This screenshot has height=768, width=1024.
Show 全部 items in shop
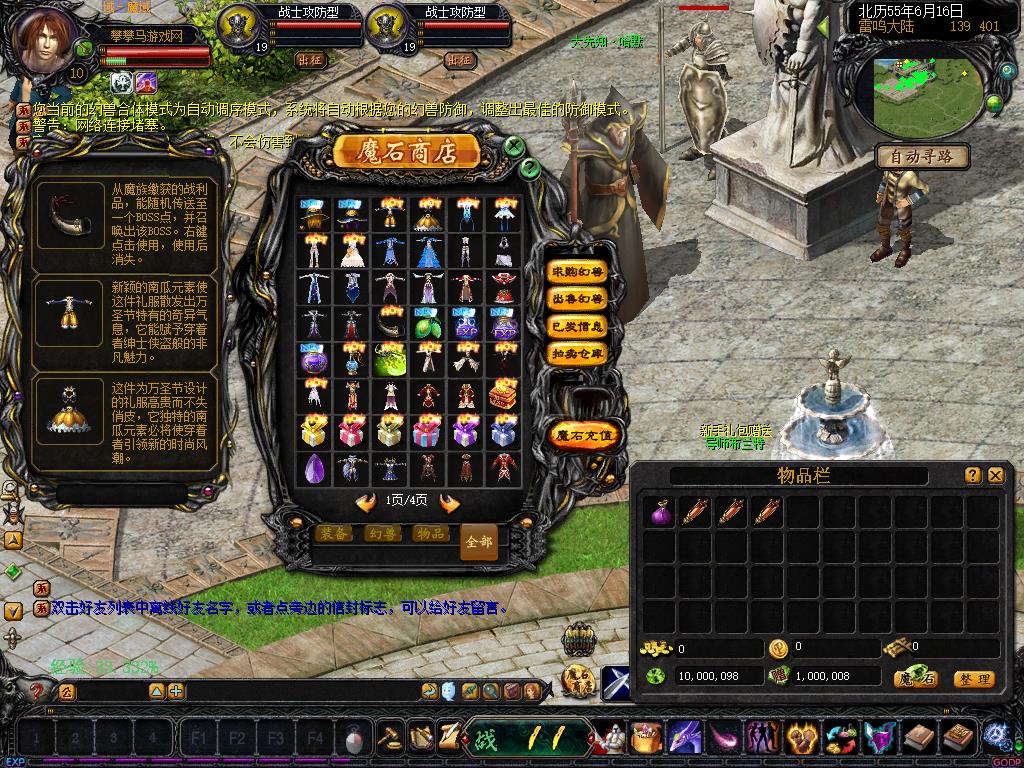pyautogui.click(x=479, y=541)
